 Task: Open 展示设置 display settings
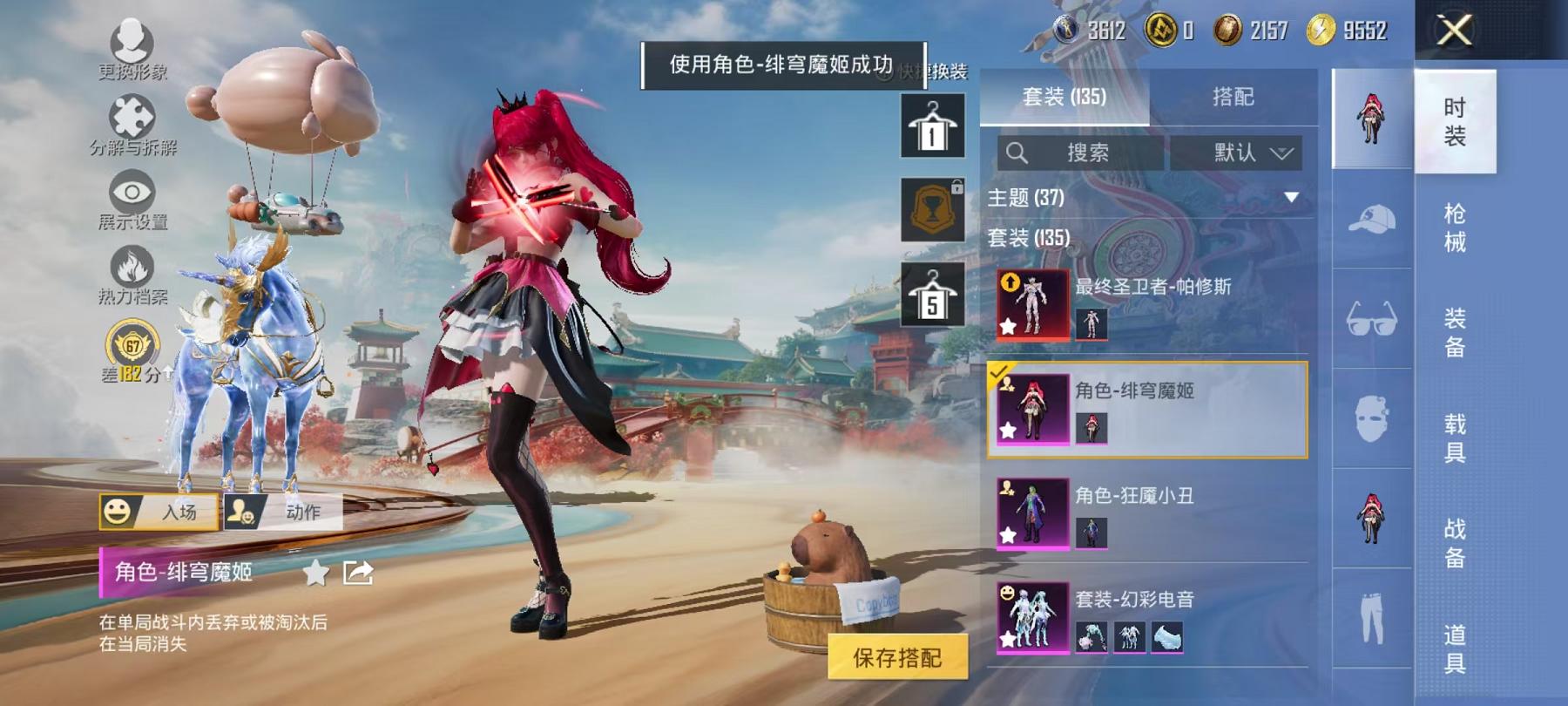pos(131,193)
